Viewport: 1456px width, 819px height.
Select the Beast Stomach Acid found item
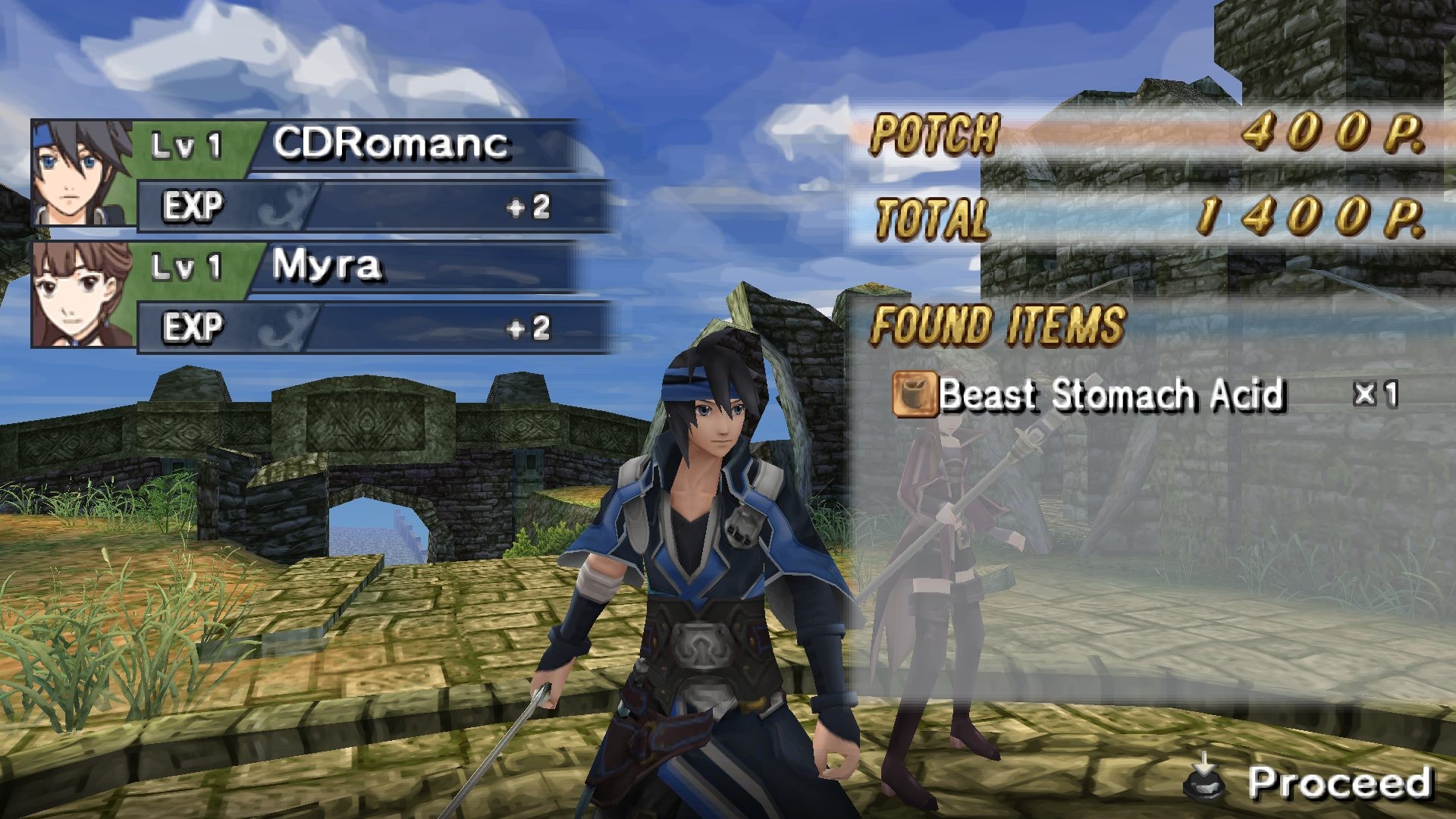tap(1110, 394)
